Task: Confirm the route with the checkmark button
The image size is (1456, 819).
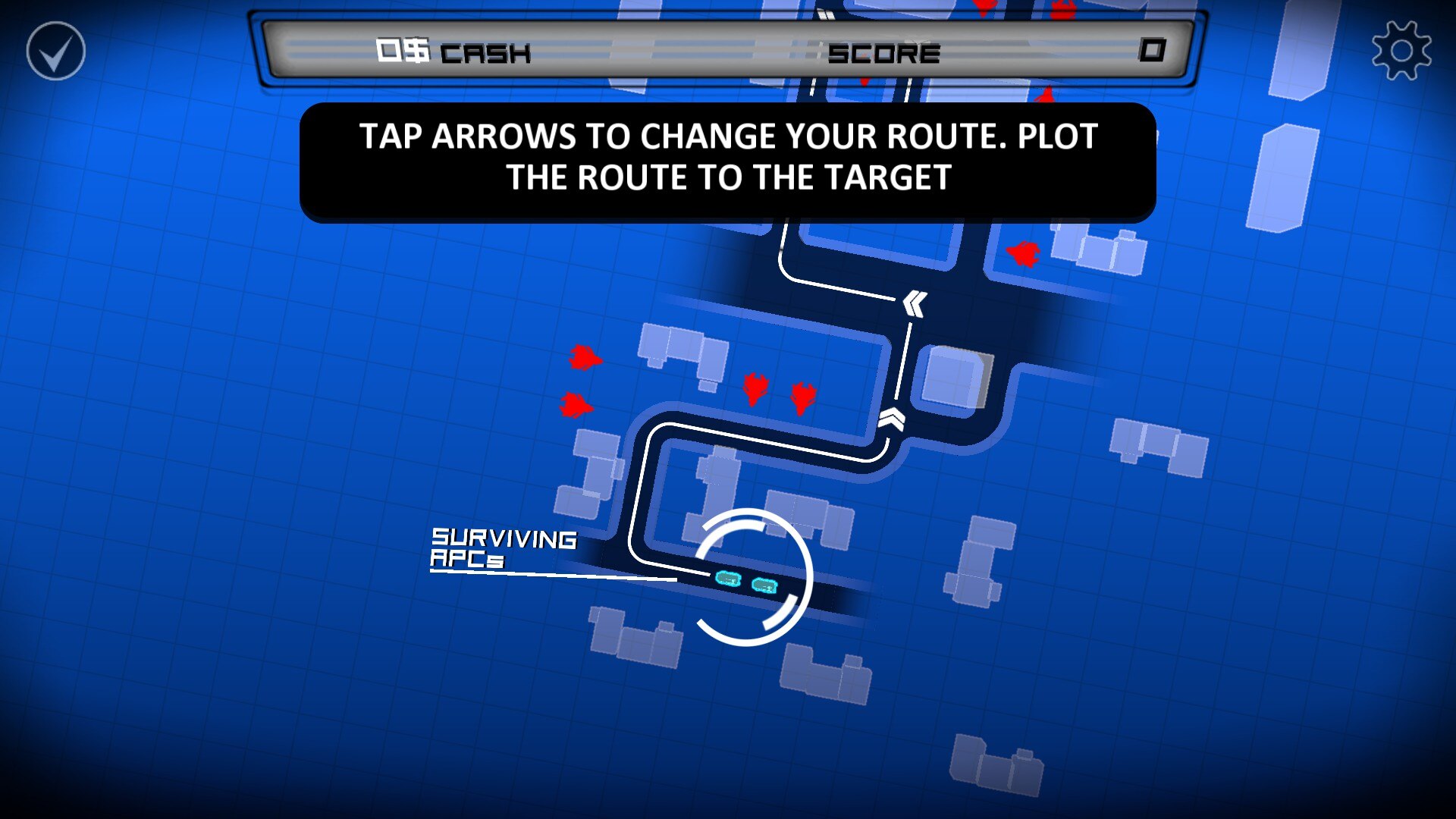Action: point(55,51)
